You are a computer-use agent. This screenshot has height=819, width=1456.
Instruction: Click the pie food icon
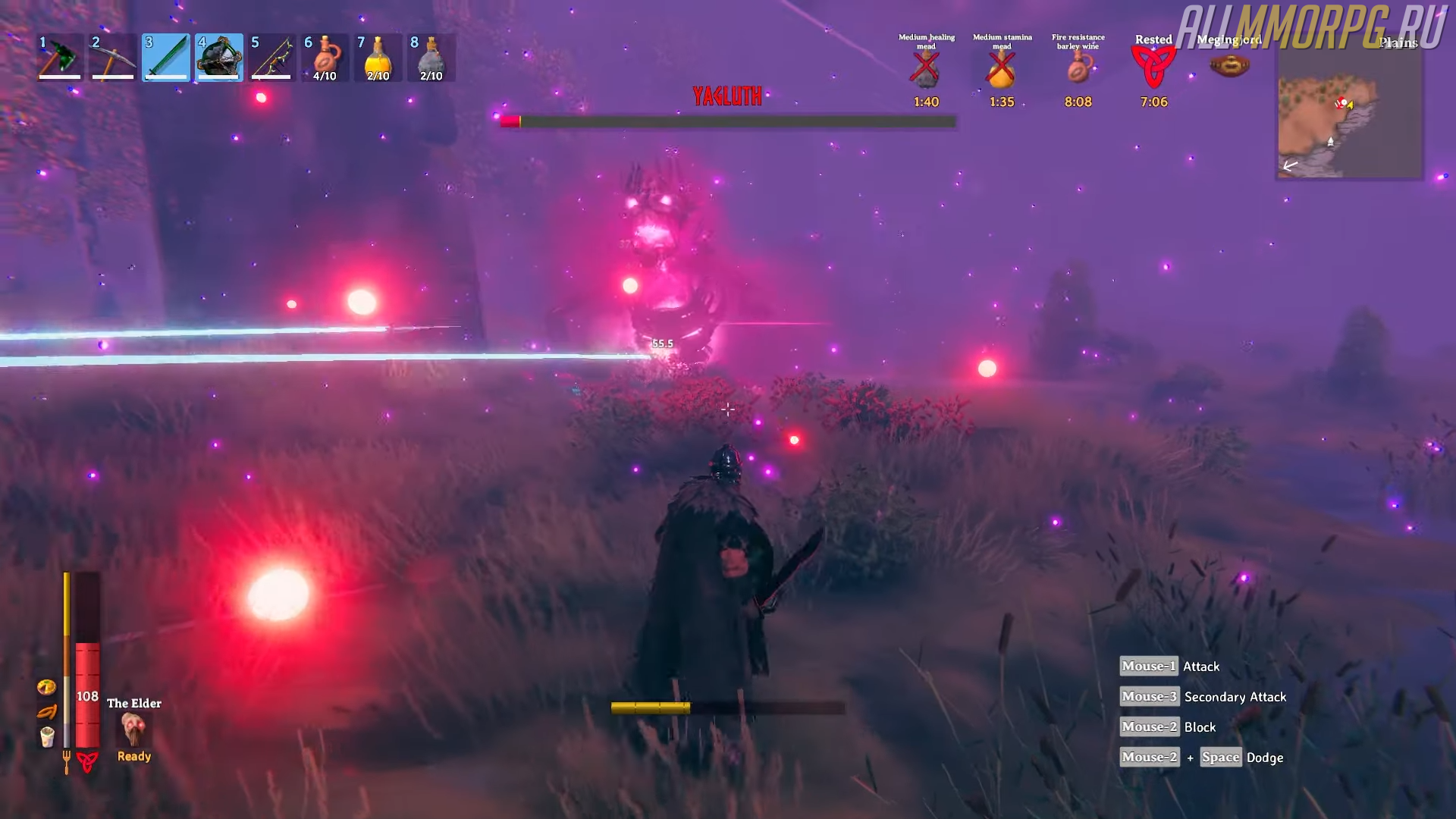[x=46, y=687]
